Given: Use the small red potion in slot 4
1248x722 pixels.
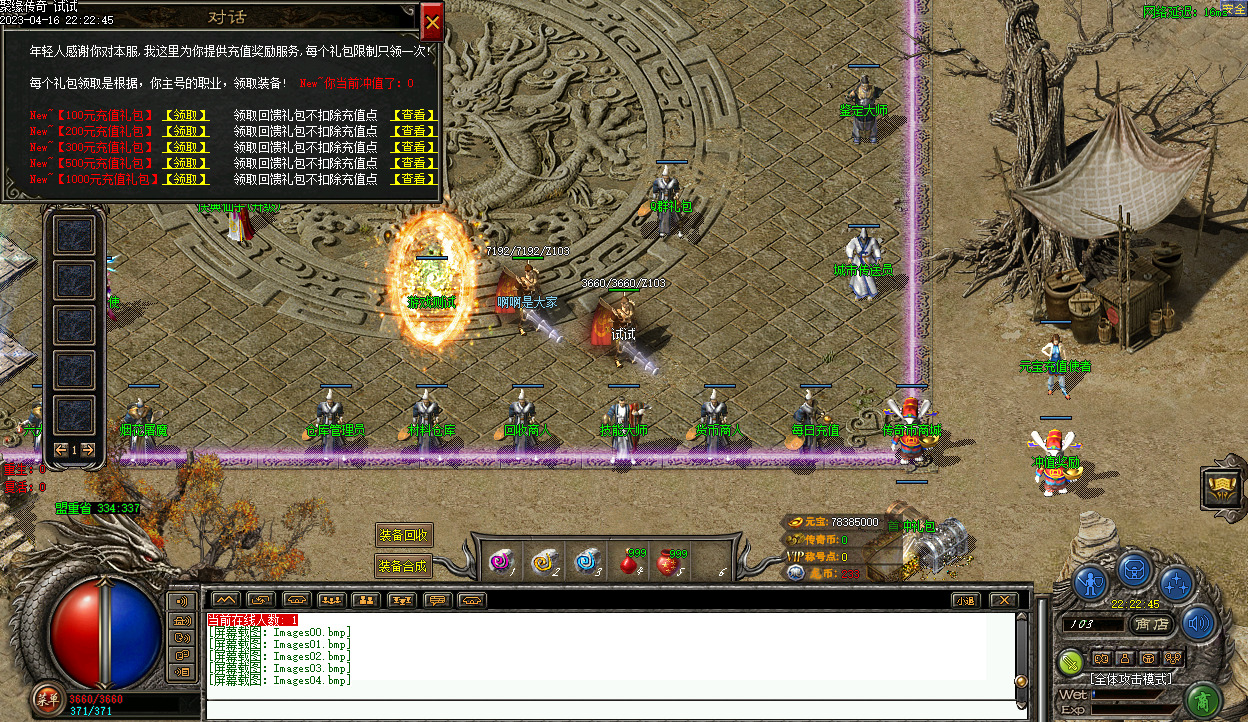Looking at the screenshot, I should tap(630, 563).
